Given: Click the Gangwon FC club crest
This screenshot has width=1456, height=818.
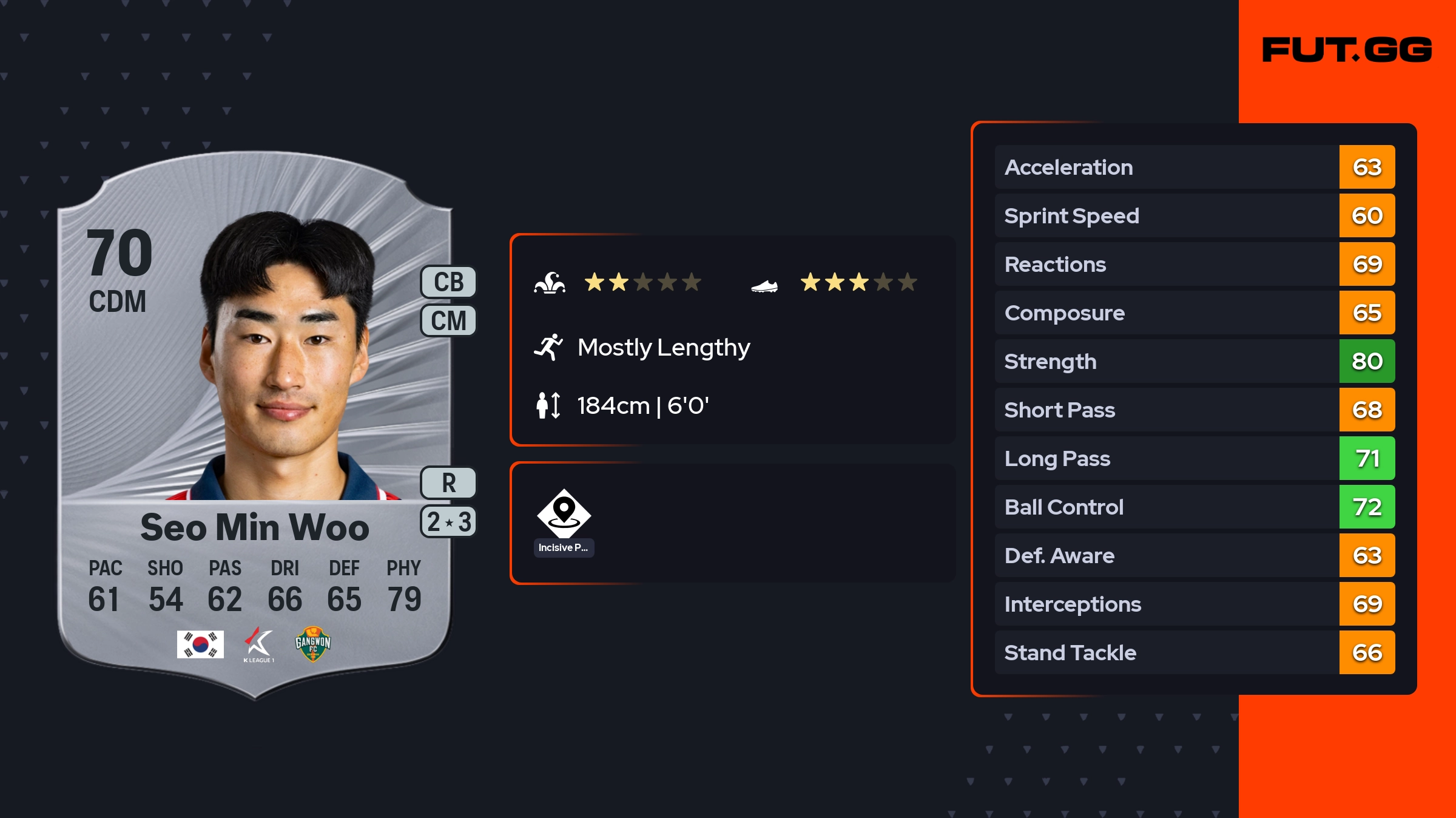Looking at the screenshot, I should 312,644.
